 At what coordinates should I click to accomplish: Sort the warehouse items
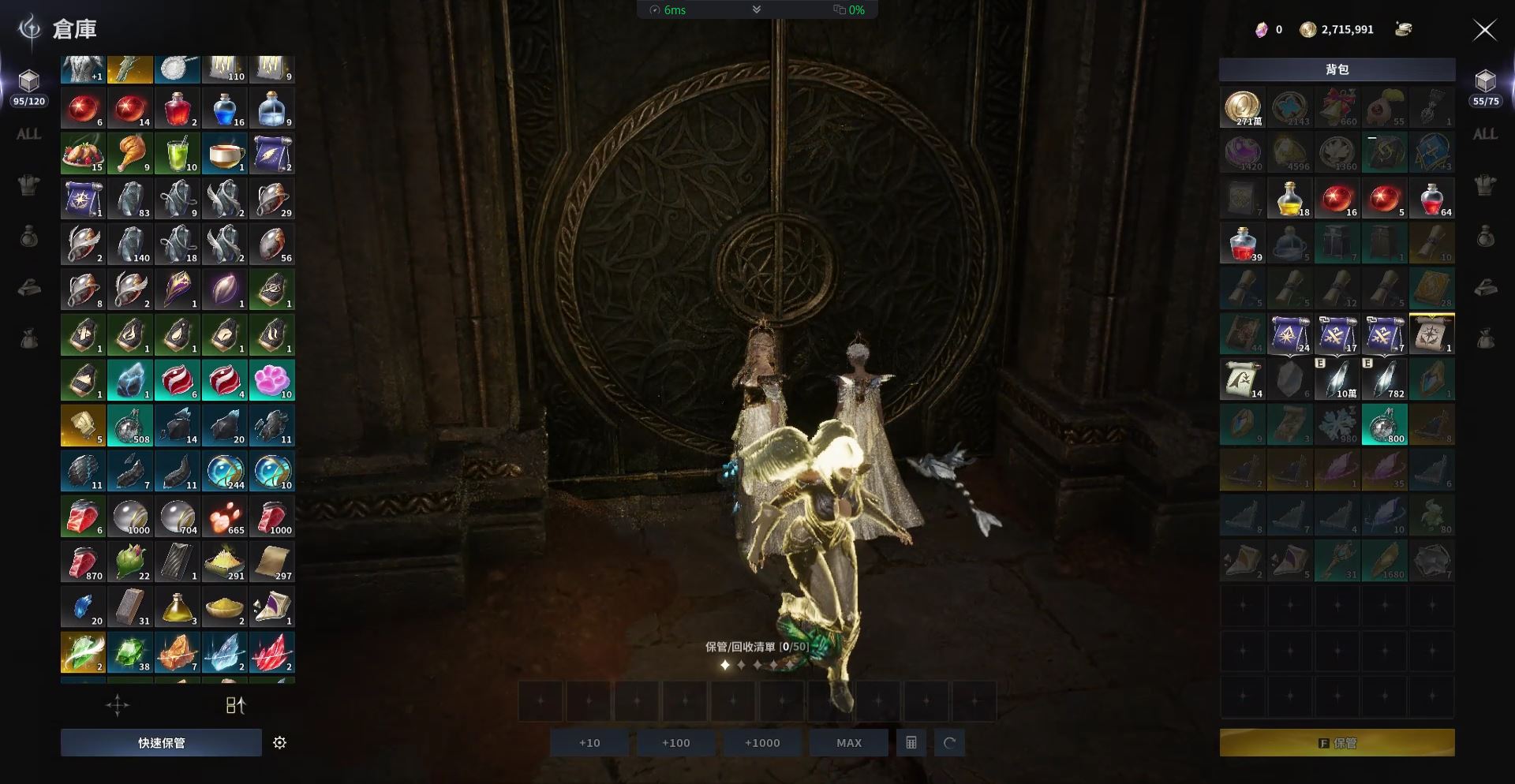235,705
